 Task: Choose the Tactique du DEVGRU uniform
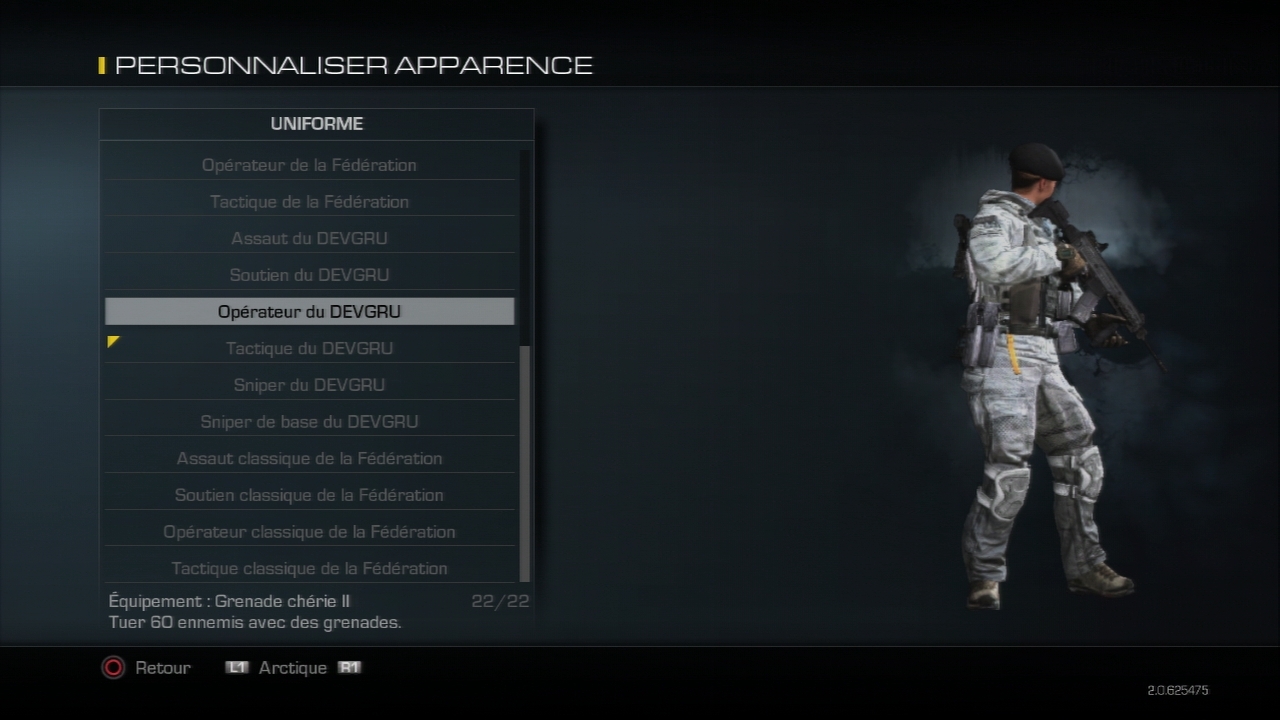(x=309, y=349)
